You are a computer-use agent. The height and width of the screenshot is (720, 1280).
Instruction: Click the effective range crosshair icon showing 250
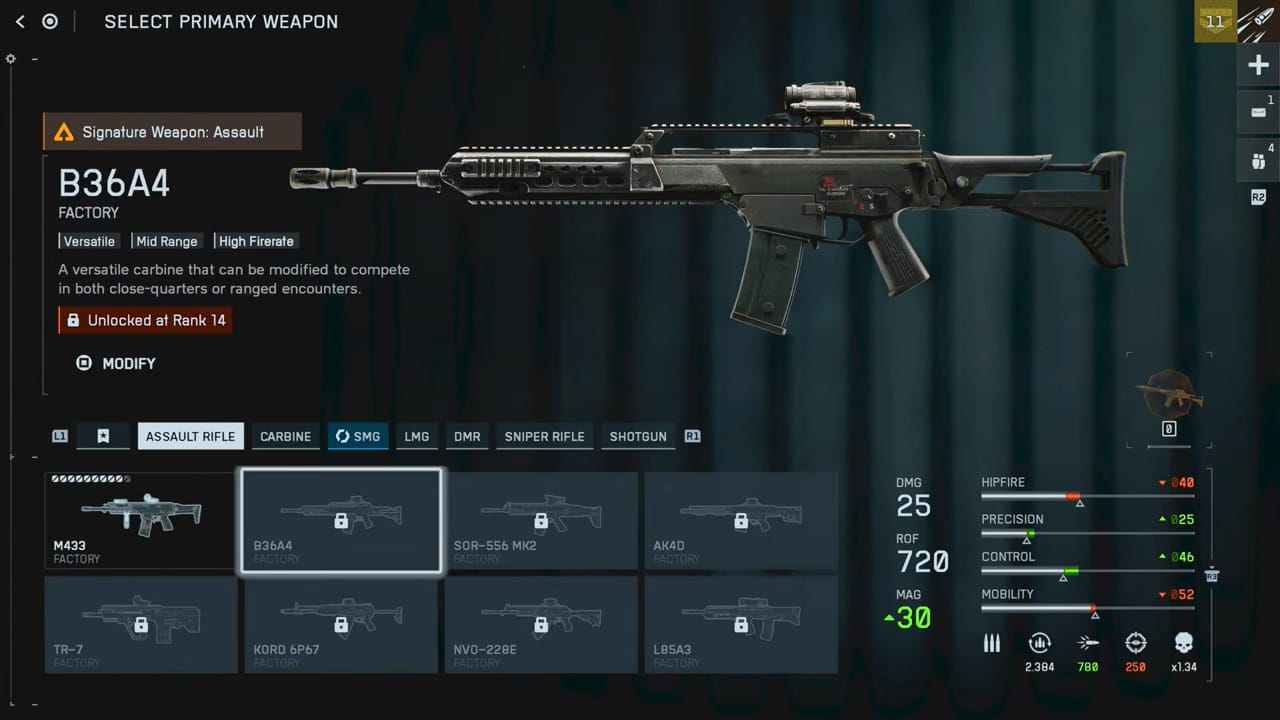pos(1136,643)
